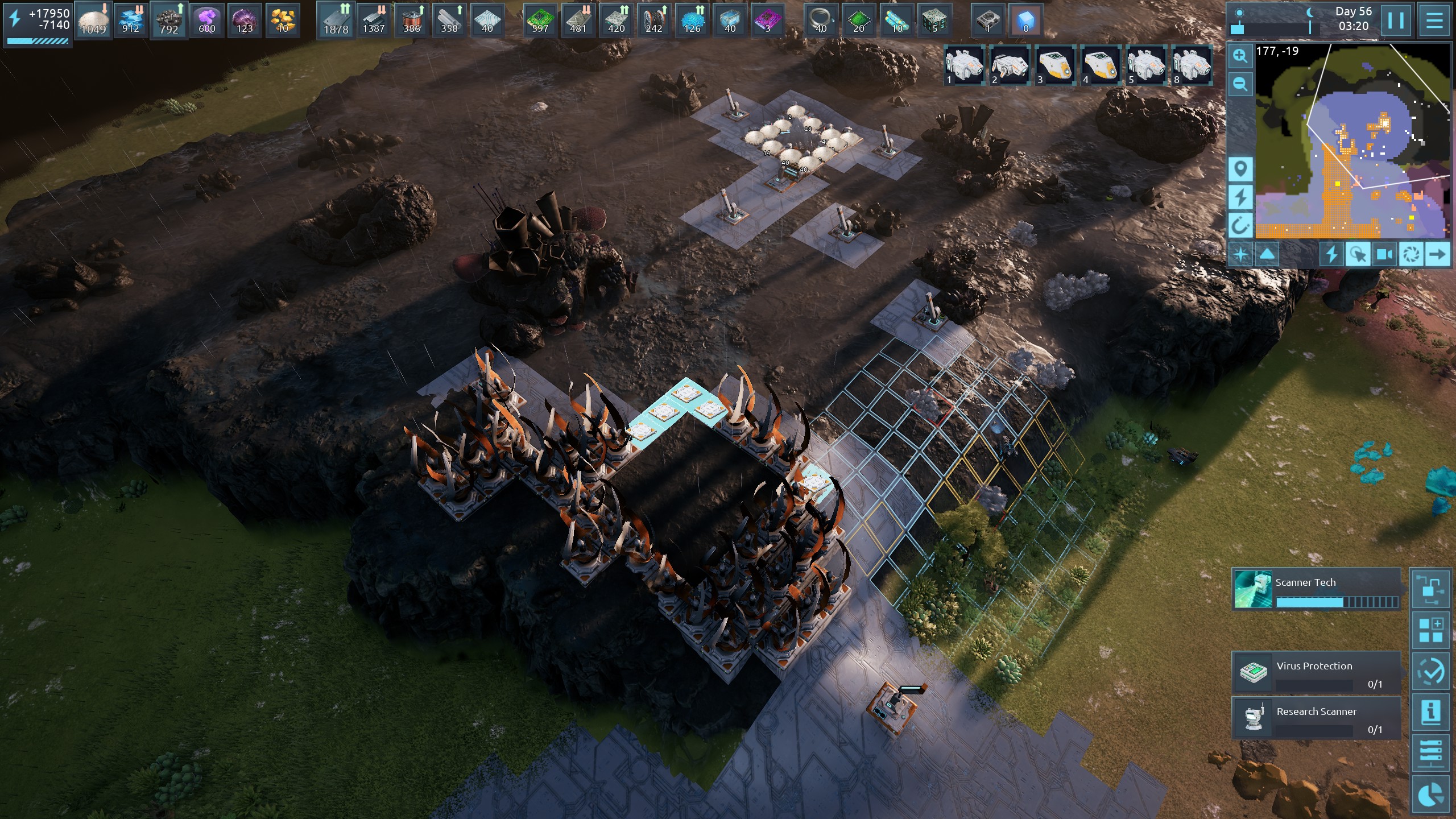Toggle the magnet overlay beside the minimap
This screenshot has height=819, width=1456.
(1240, 226)
